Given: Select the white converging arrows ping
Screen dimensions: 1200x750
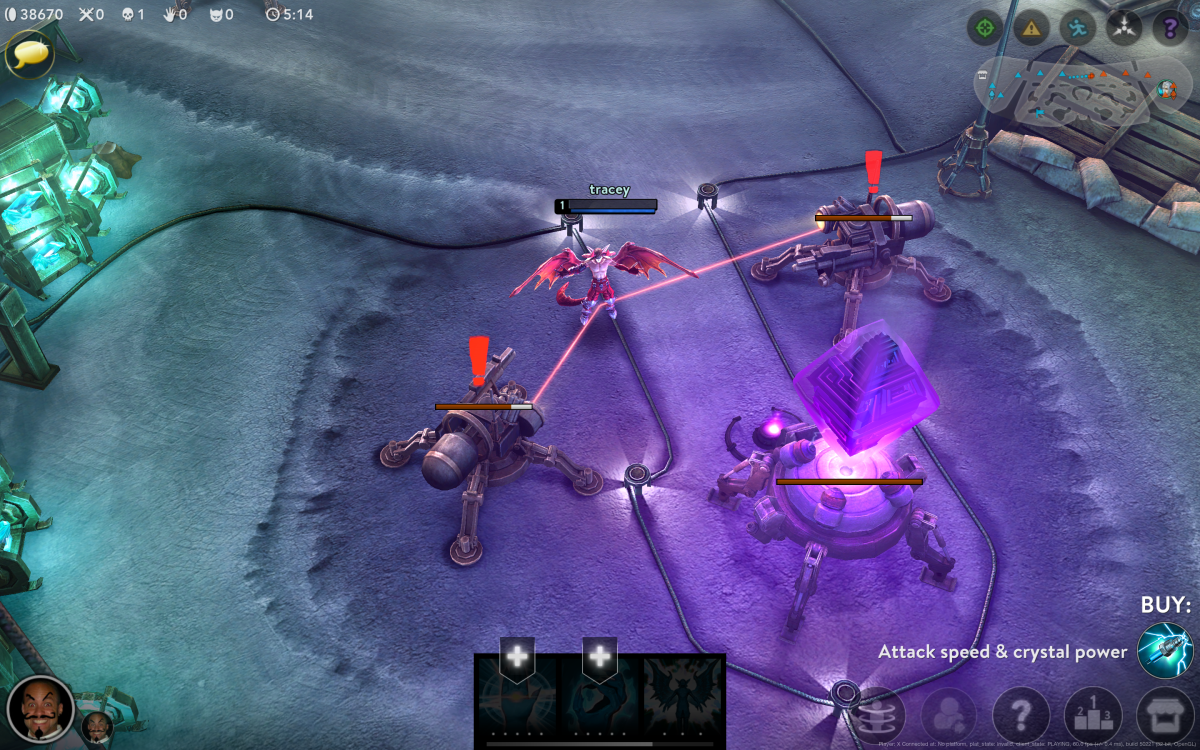Looking at the screenshot, I should [1124, 28].
